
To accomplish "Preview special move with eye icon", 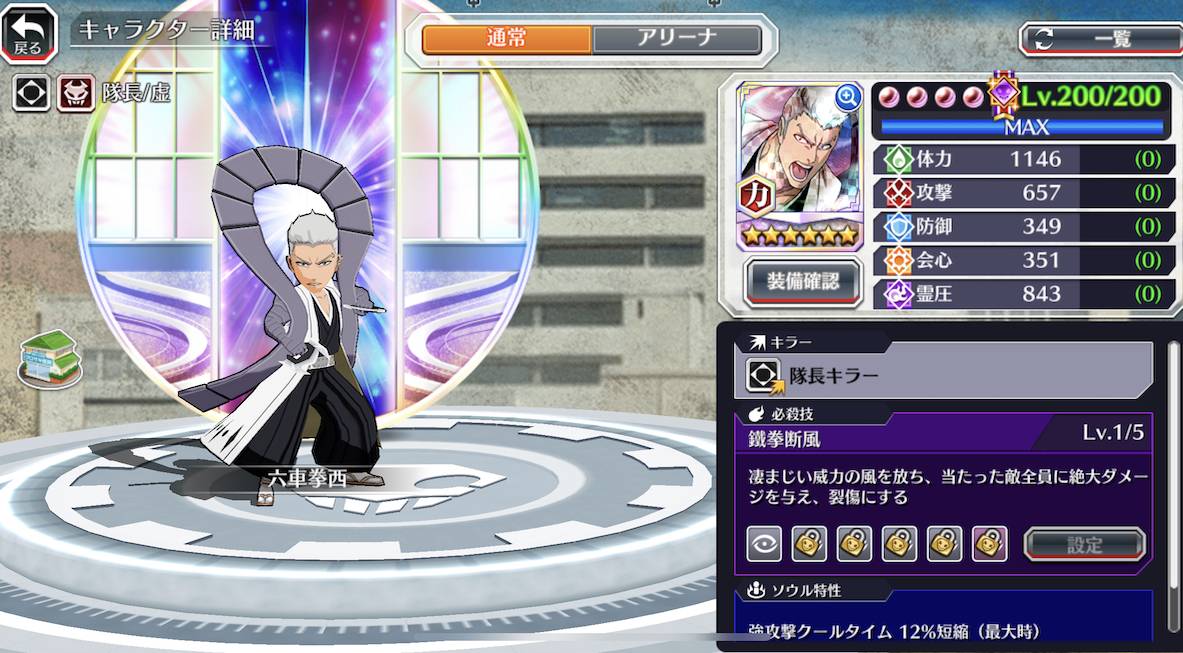I will pyautogui.click(x=764, y=544).
